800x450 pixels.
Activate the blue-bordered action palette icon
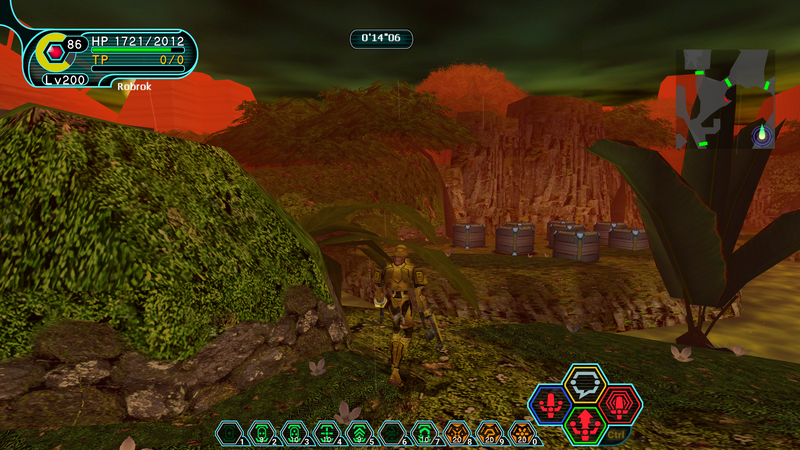(x=550, y=404)
